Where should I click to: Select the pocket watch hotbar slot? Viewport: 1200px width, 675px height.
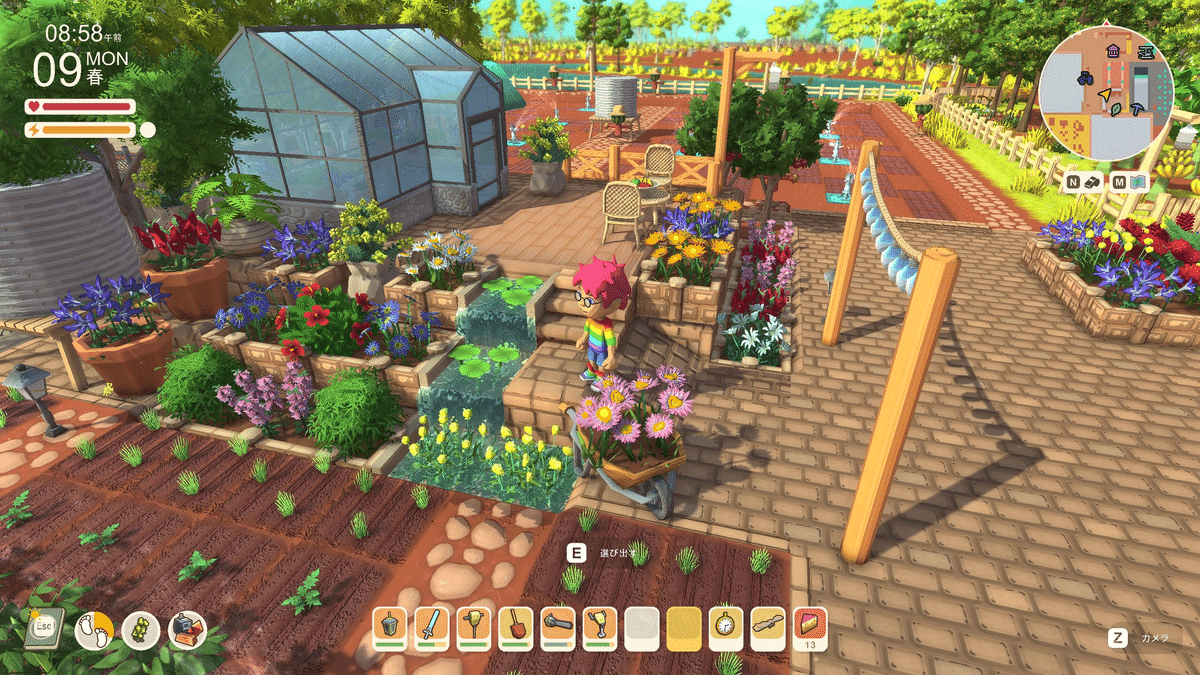(726, 627)
